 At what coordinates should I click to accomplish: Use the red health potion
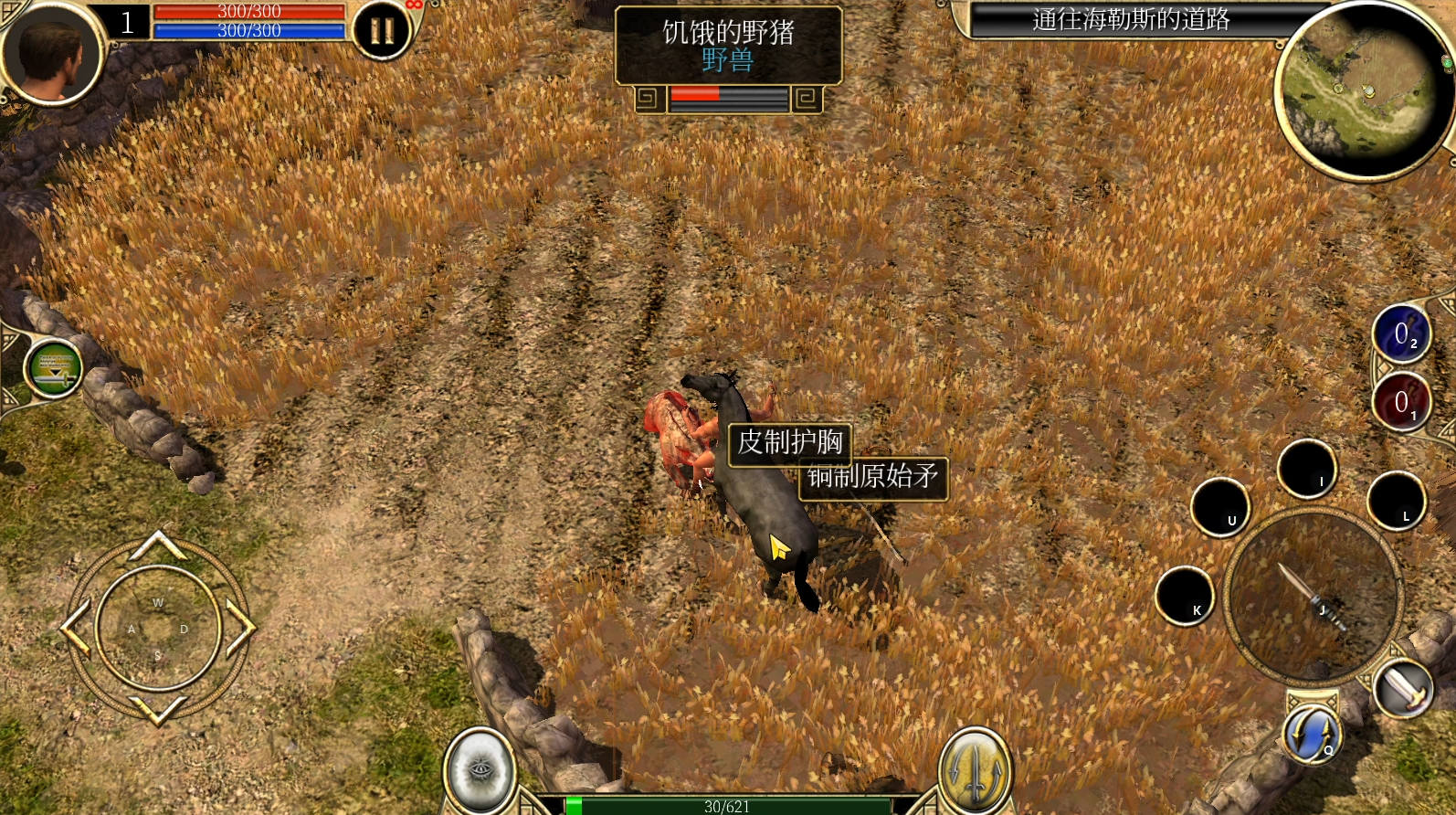tap(1400, 402)
